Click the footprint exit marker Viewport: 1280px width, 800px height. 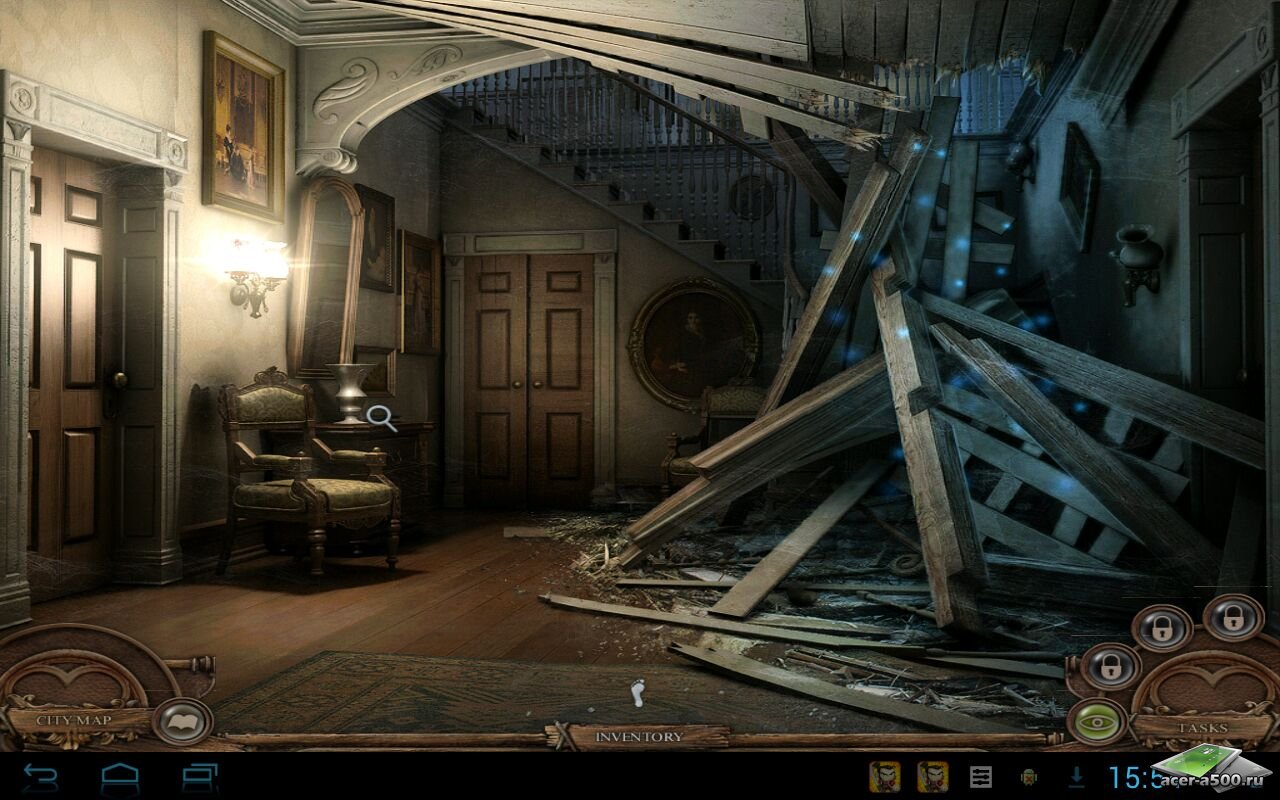pos(638,692)
